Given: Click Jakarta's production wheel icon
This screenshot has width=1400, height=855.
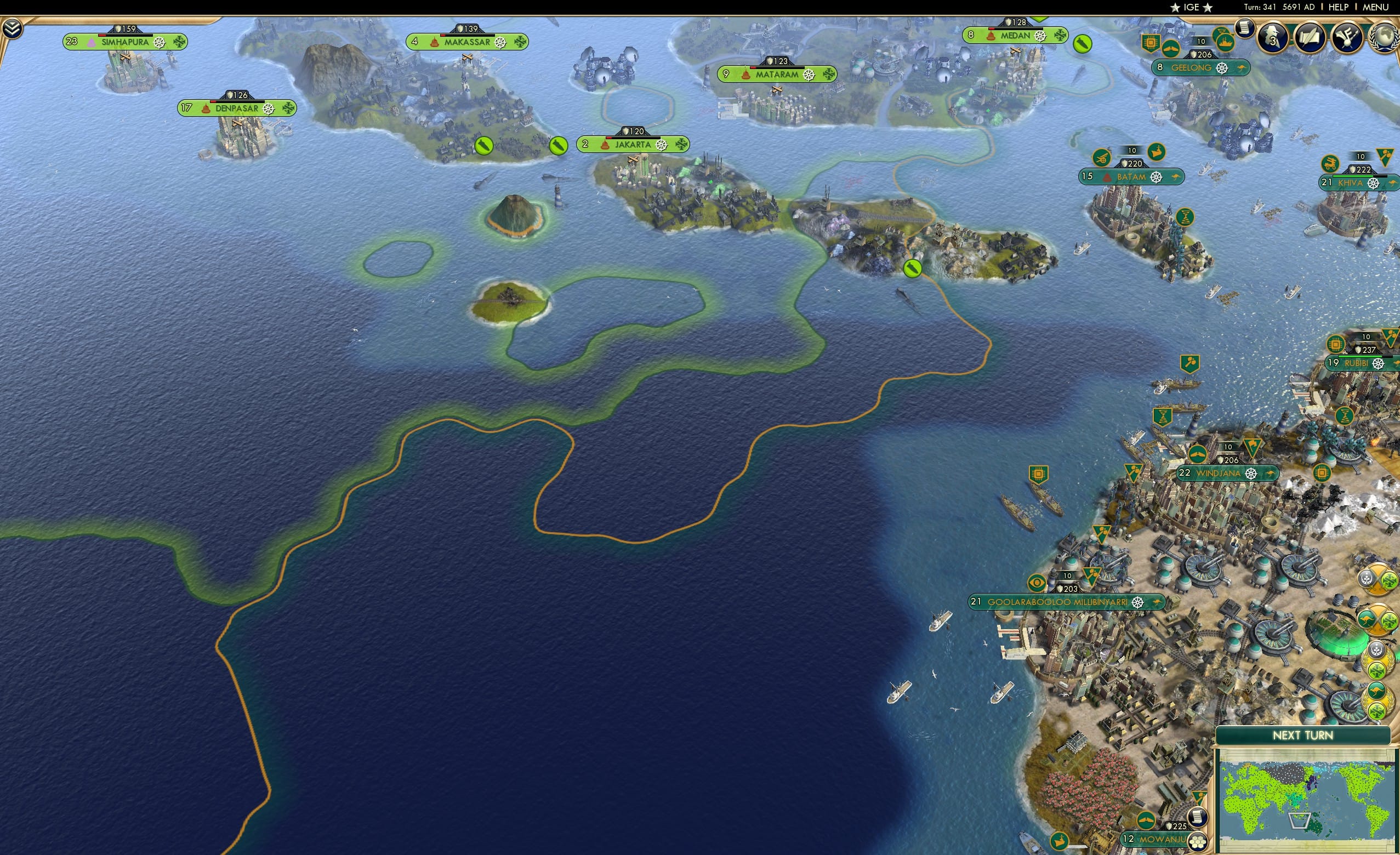Looking at the screenshot, I should pos(662,146).
